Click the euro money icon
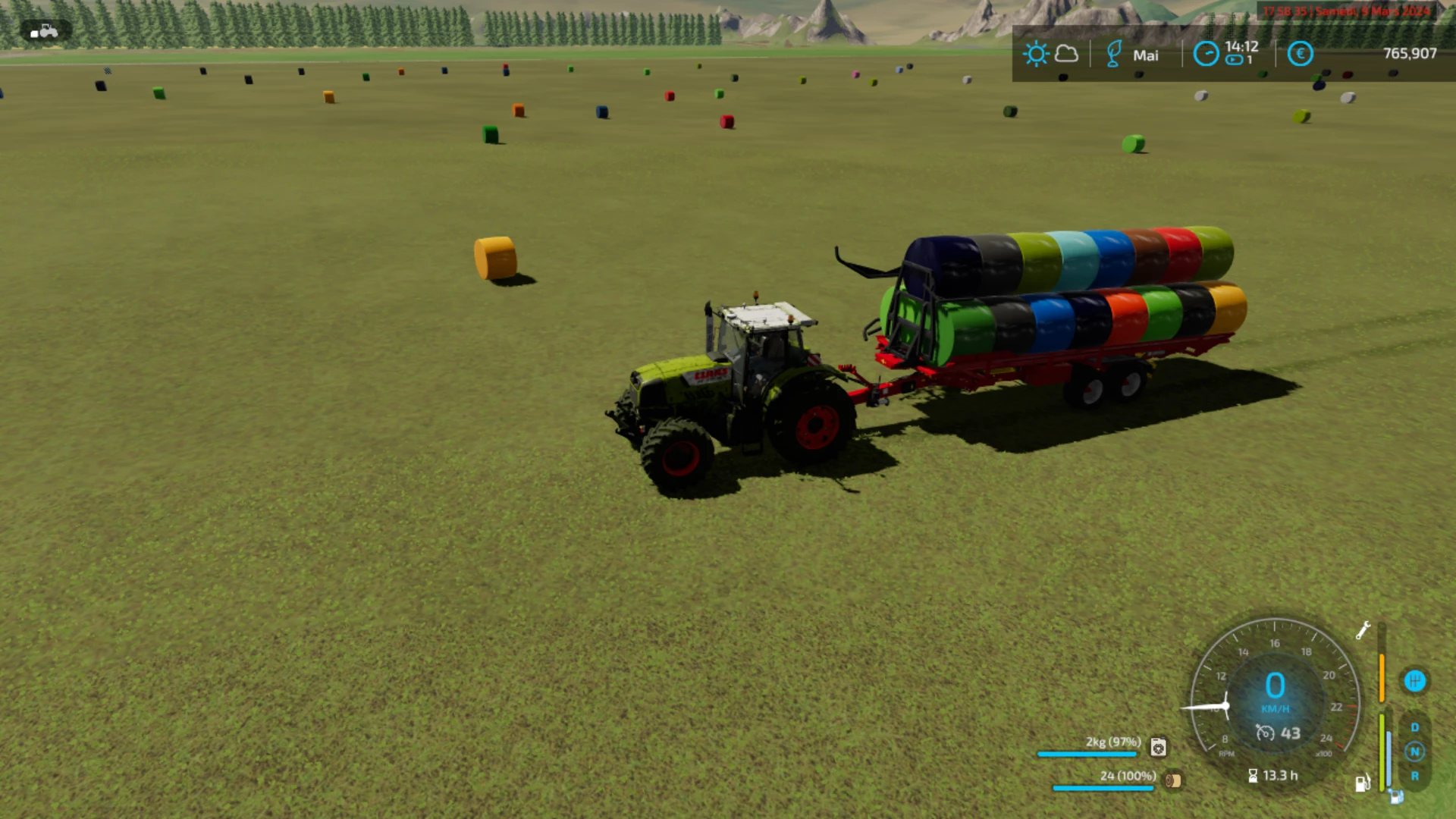Viewport: 1456px width, 819px height. coord(1300,54)
